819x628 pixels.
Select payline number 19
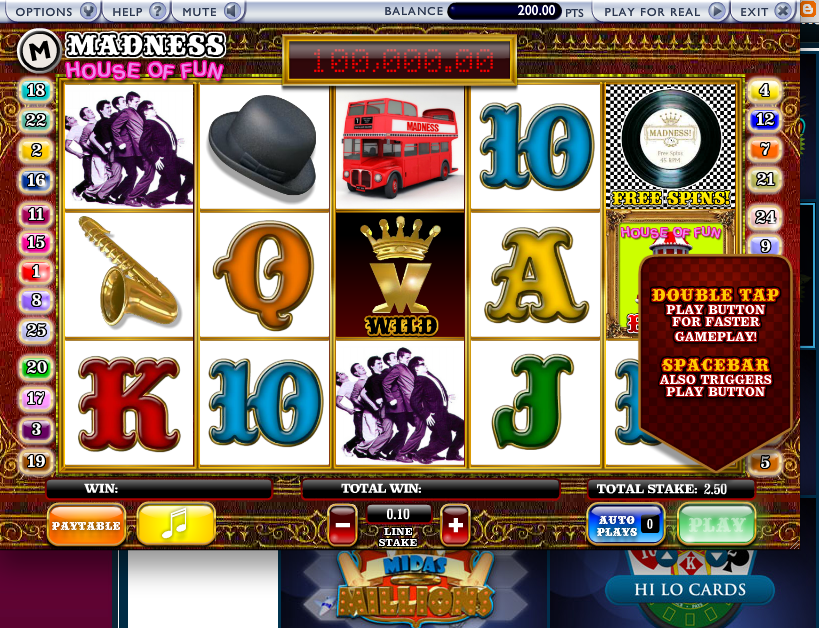[x=36, y=461]
